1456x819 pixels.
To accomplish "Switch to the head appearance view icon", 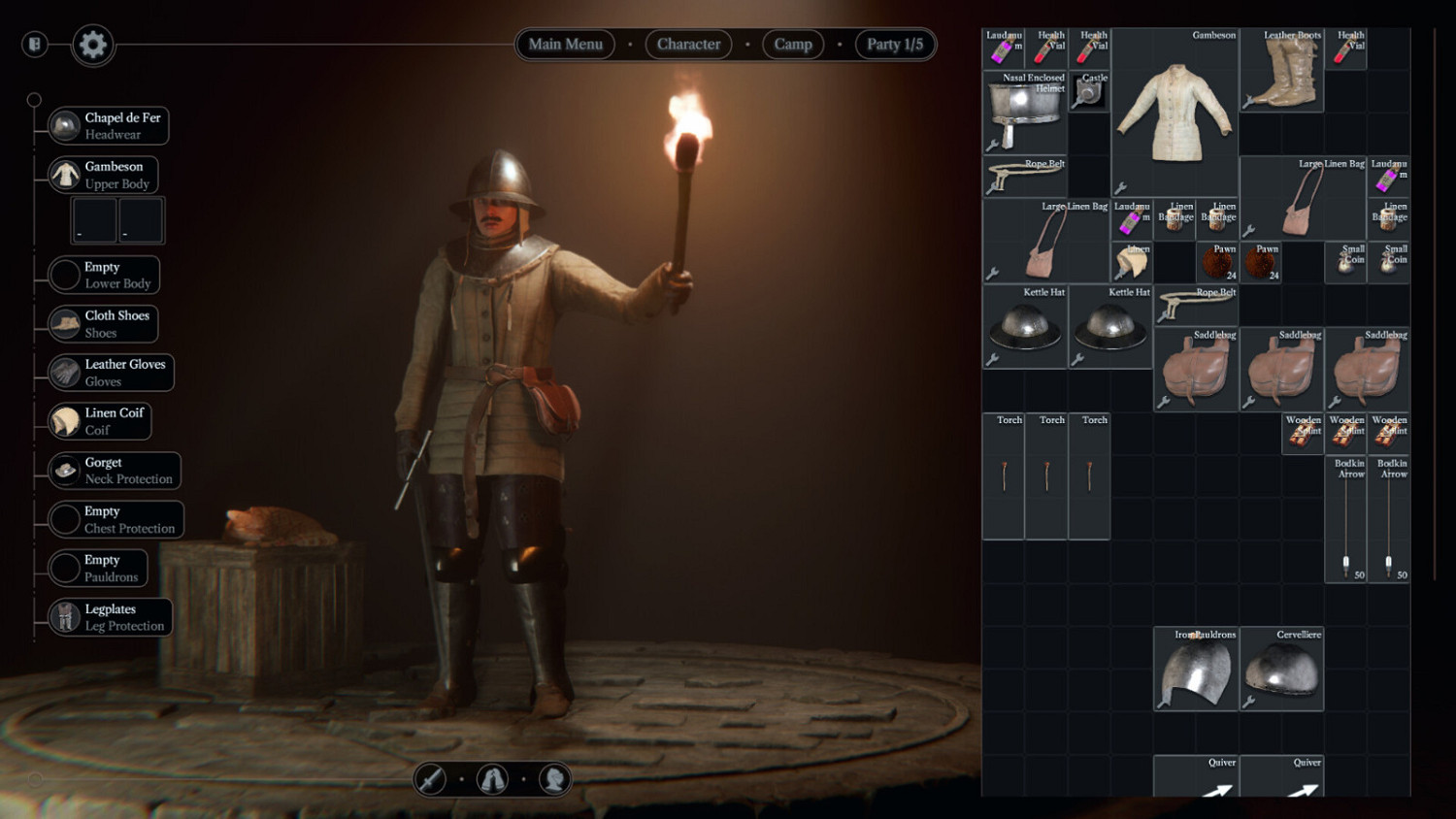I will pos(554,779).
